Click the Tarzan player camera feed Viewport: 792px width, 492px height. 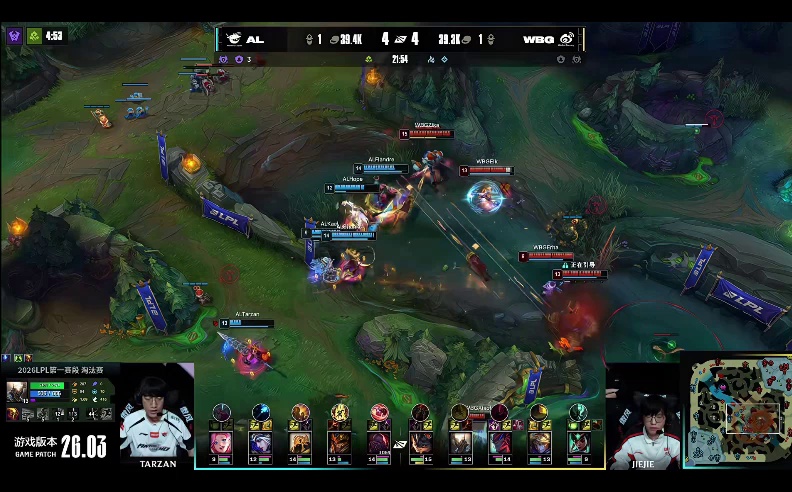(157, 412)
